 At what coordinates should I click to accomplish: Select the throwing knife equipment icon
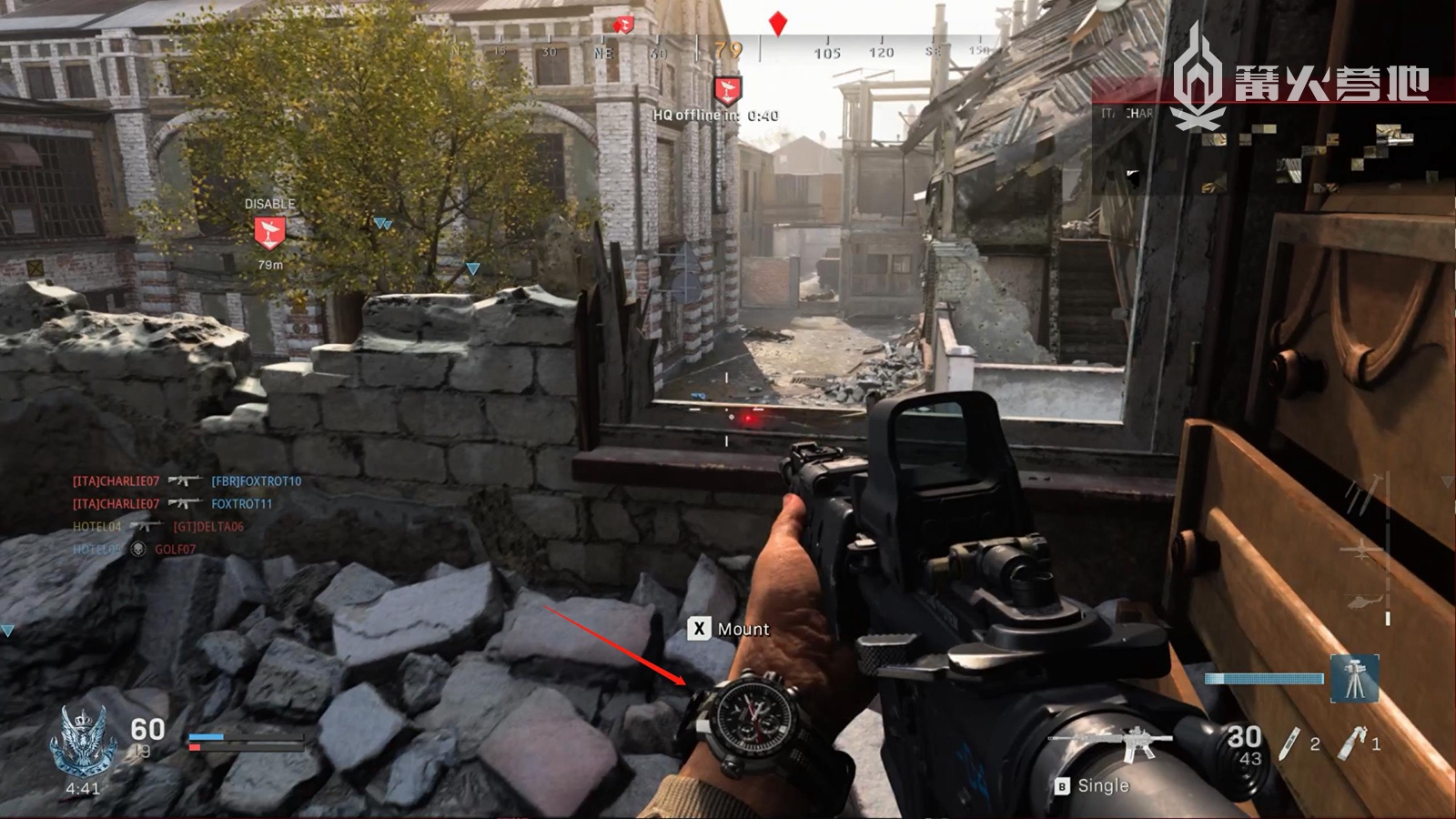coord(1289,743)
